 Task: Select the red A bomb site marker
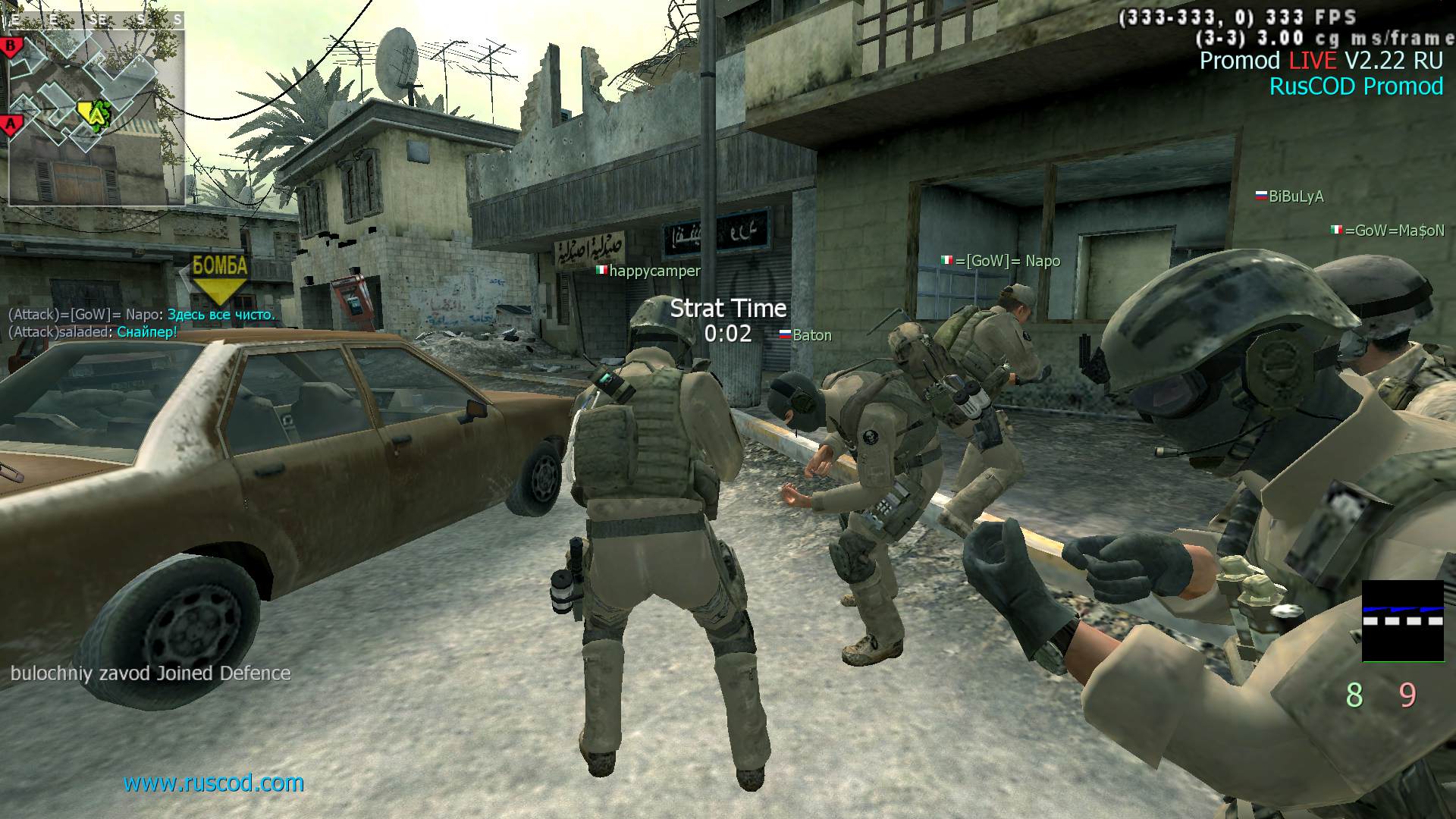pyautogui.click(x=11, y=123)
